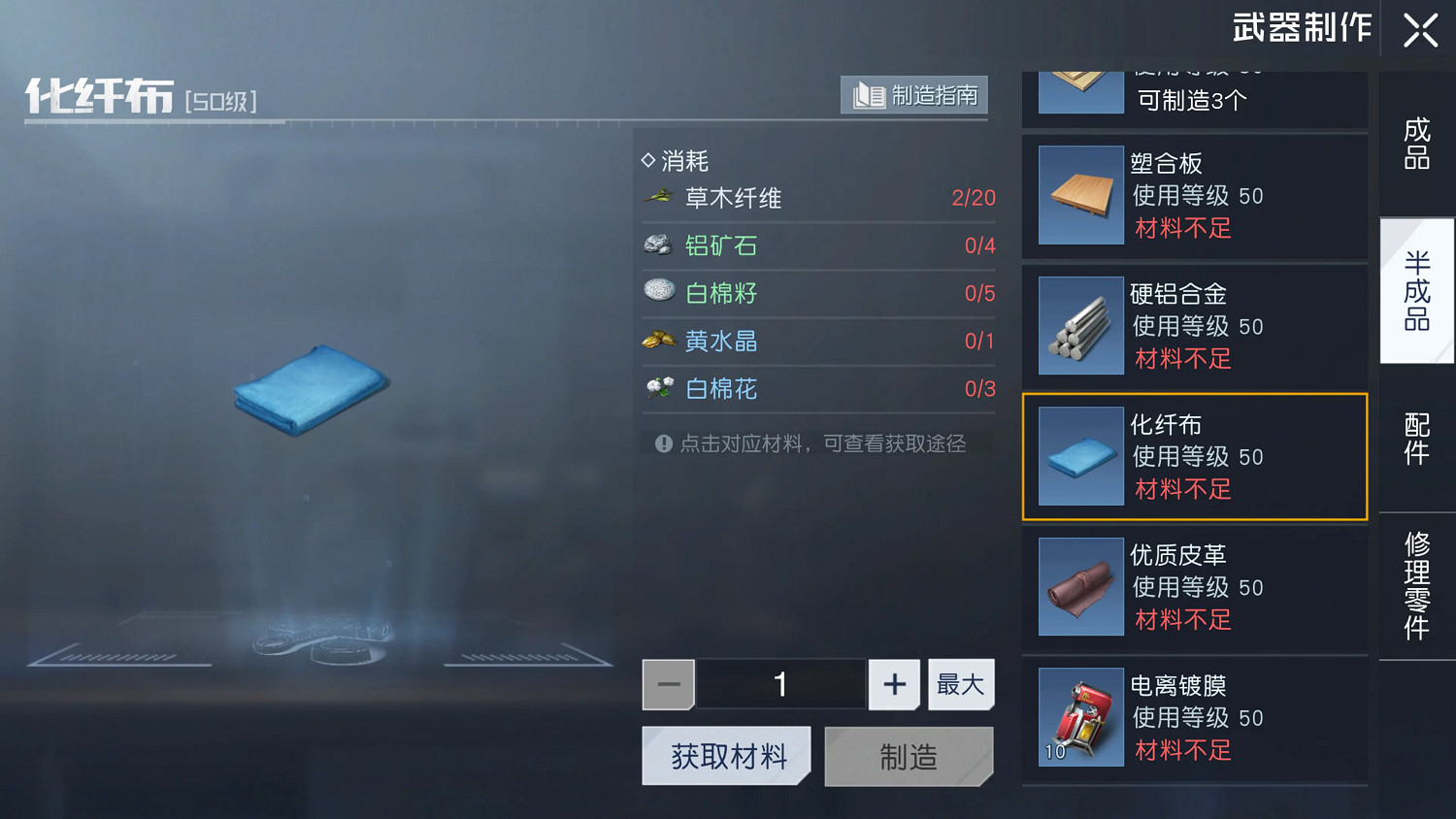Click 最大 to set maximum quantity

(960, 683)
